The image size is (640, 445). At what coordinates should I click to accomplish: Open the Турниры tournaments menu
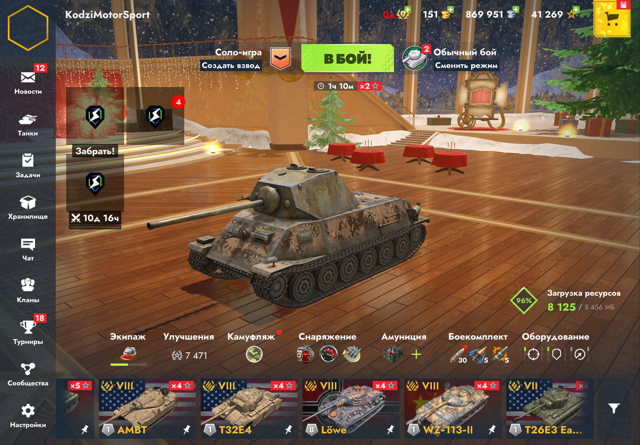(28, 331)
